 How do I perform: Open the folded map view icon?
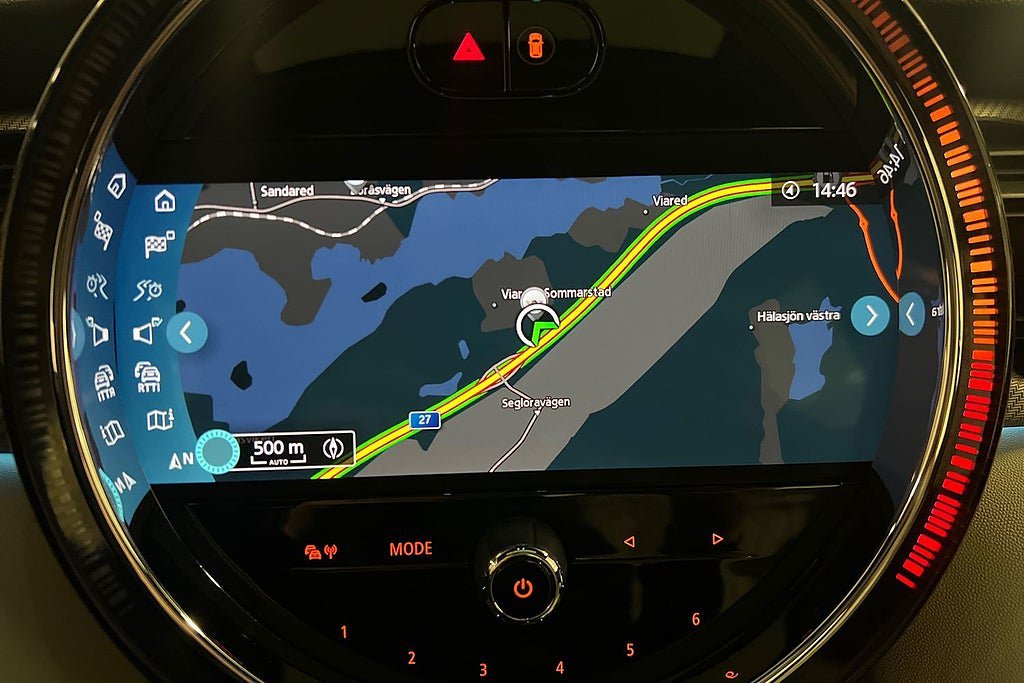tap(160, 420)
